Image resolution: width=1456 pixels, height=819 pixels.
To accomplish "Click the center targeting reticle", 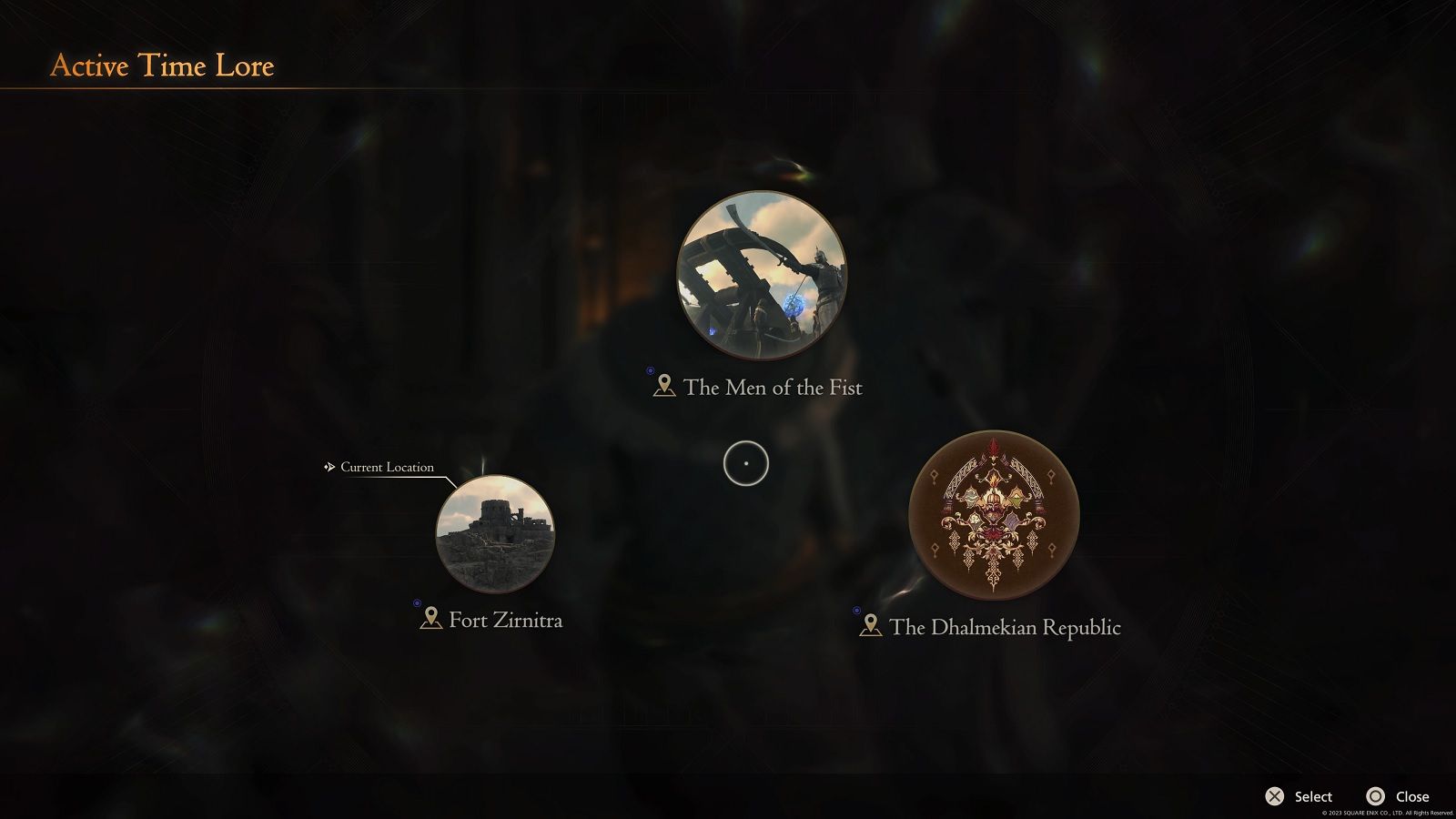I will coord(744,464).
